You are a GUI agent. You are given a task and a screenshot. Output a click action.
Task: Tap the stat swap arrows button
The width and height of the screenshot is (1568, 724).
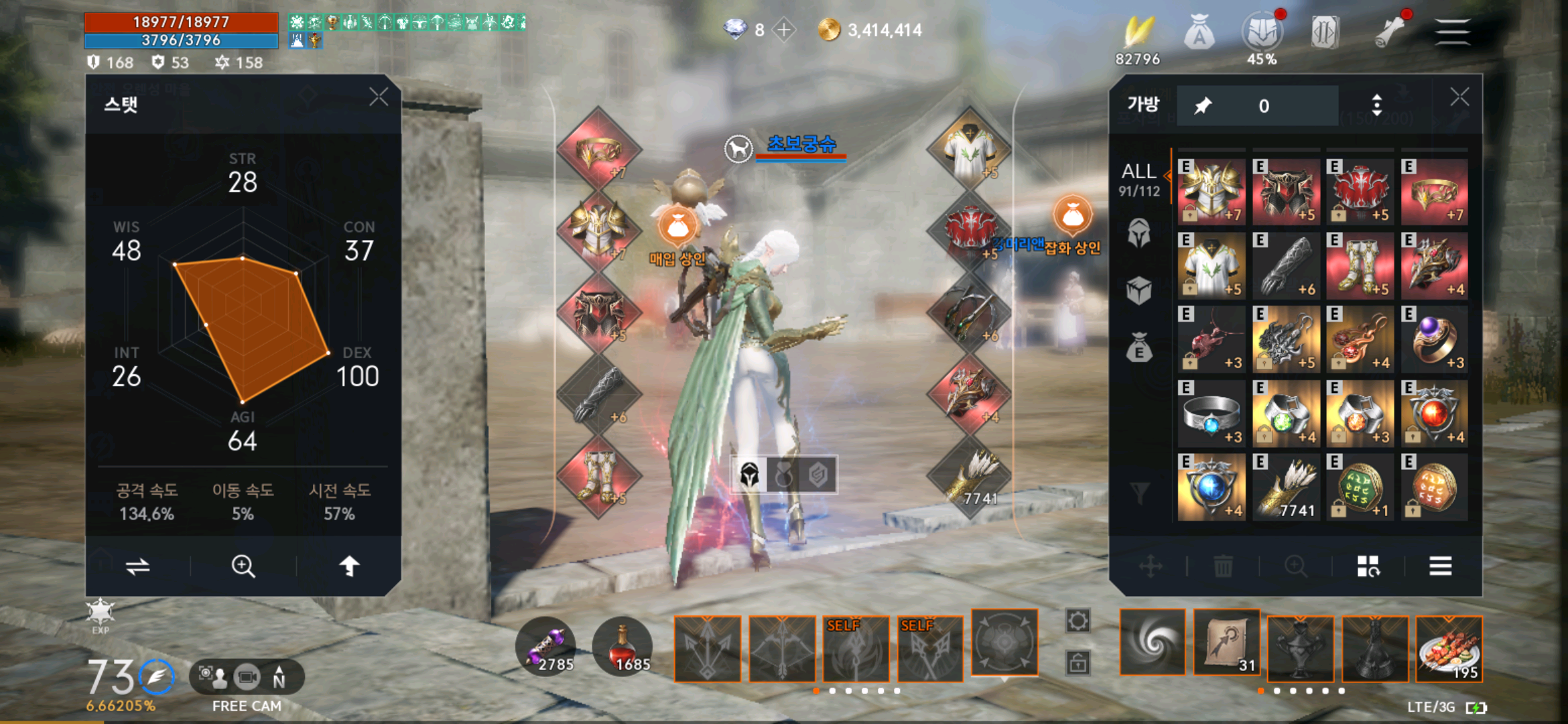click(138, 566)
